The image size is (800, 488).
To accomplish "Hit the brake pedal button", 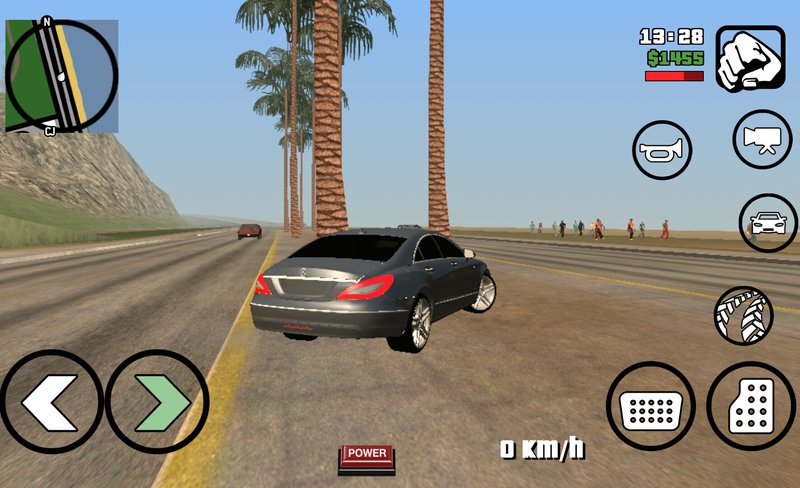I will point(651,407).
